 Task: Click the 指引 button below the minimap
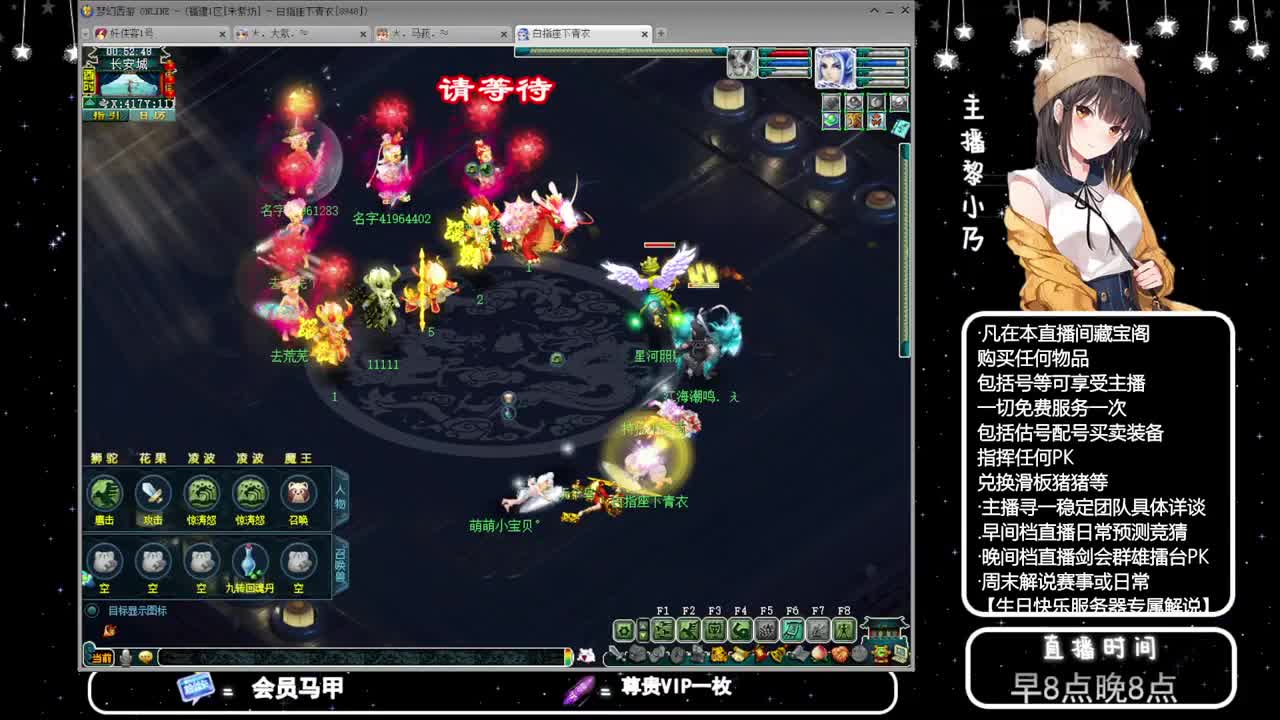[x=106, y=115]
